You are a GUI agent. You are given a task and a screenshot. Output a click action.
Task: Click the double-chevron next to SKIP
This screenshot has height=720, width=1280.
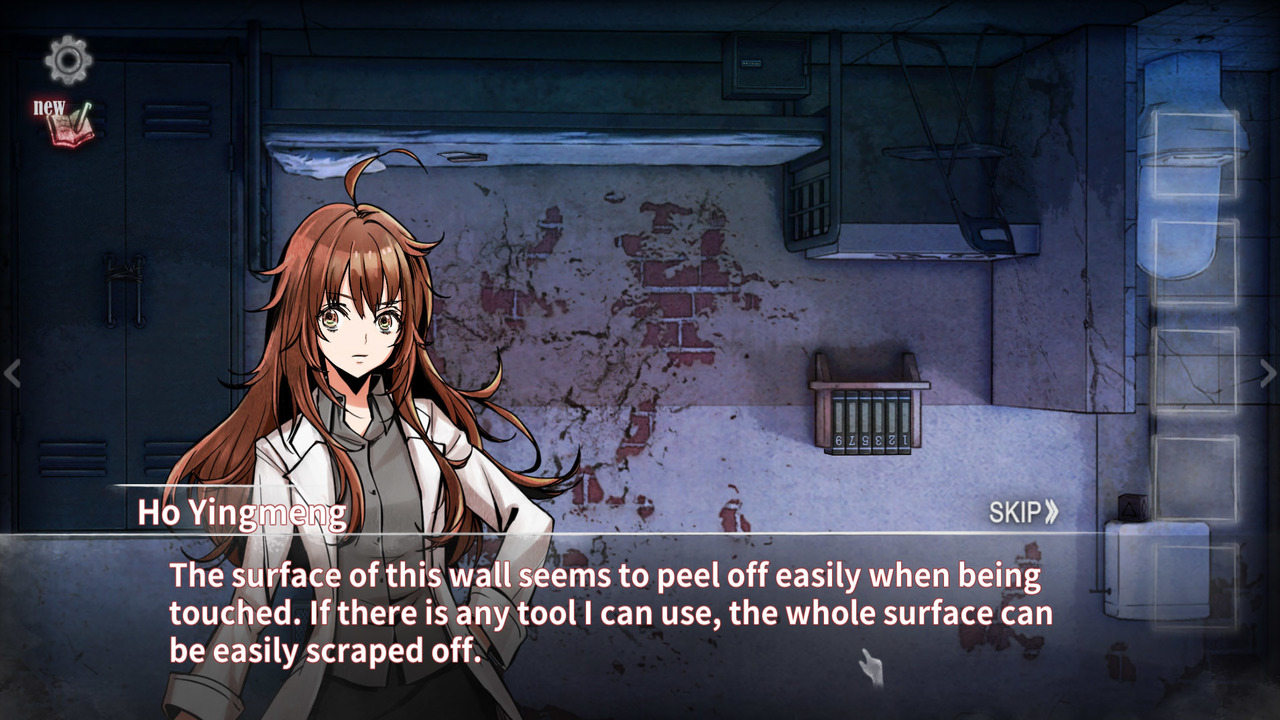point(1054,510)
